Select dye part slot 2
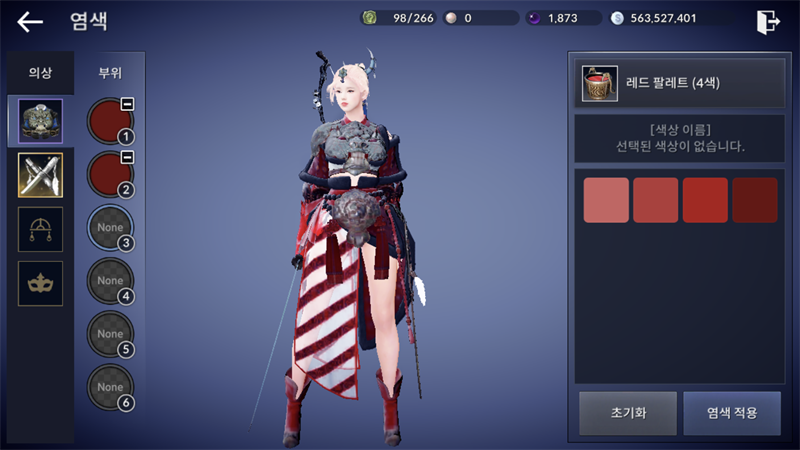Image resolution: width=800 pixels, height=450 pixels. tap(110, 175)
